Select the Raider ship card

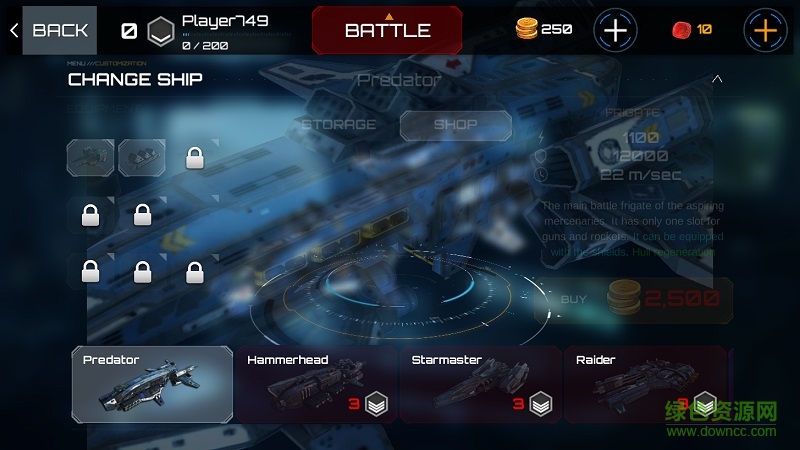point(645,384)
